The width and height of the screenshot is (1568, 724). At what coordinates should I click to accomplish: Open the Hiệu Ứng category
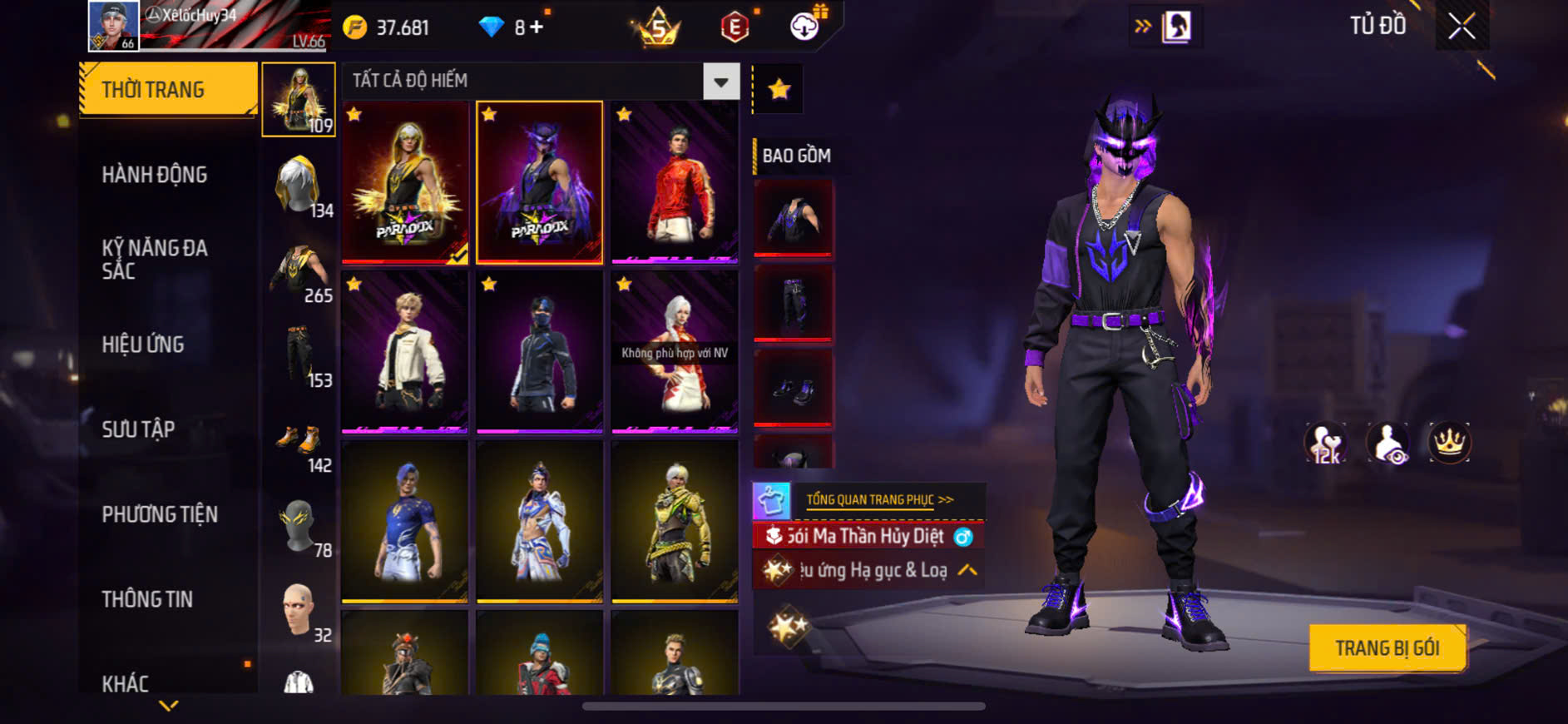coord(143,345)
